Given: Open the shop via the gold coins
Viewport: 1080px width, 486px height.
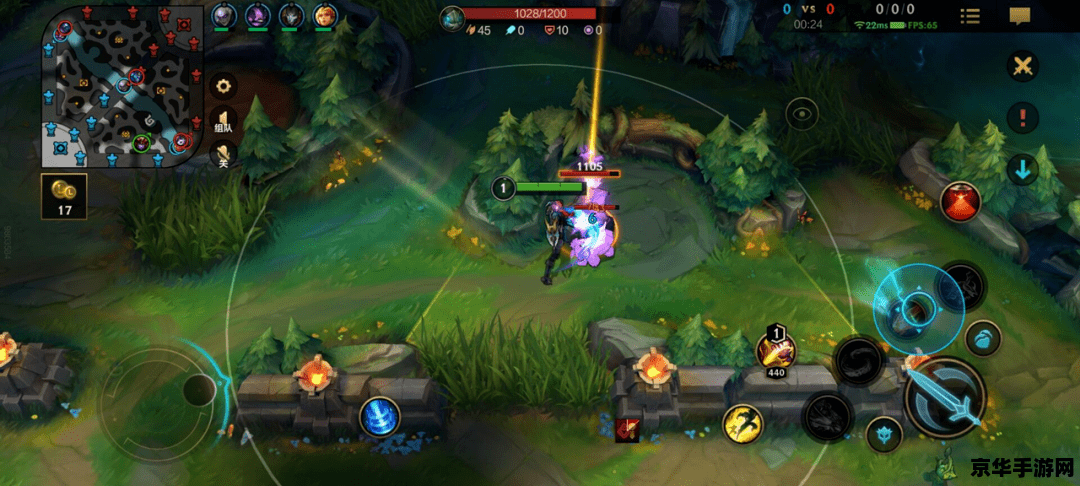Looking at the screenshot, I should 64,197.
